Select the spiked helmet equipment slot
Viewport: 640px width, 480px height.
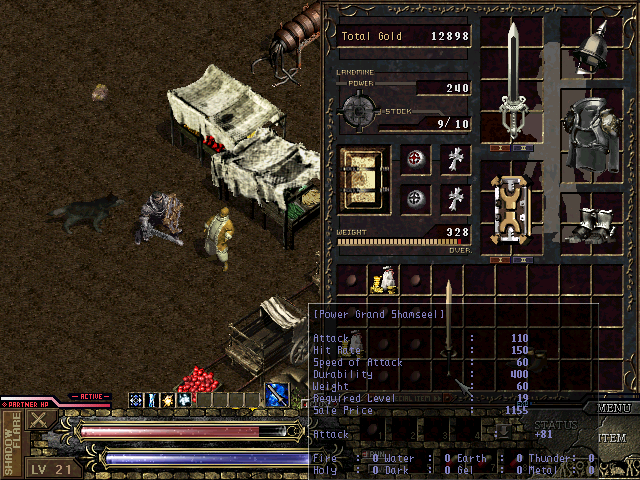pyautogui.click(x=598, y=45)
